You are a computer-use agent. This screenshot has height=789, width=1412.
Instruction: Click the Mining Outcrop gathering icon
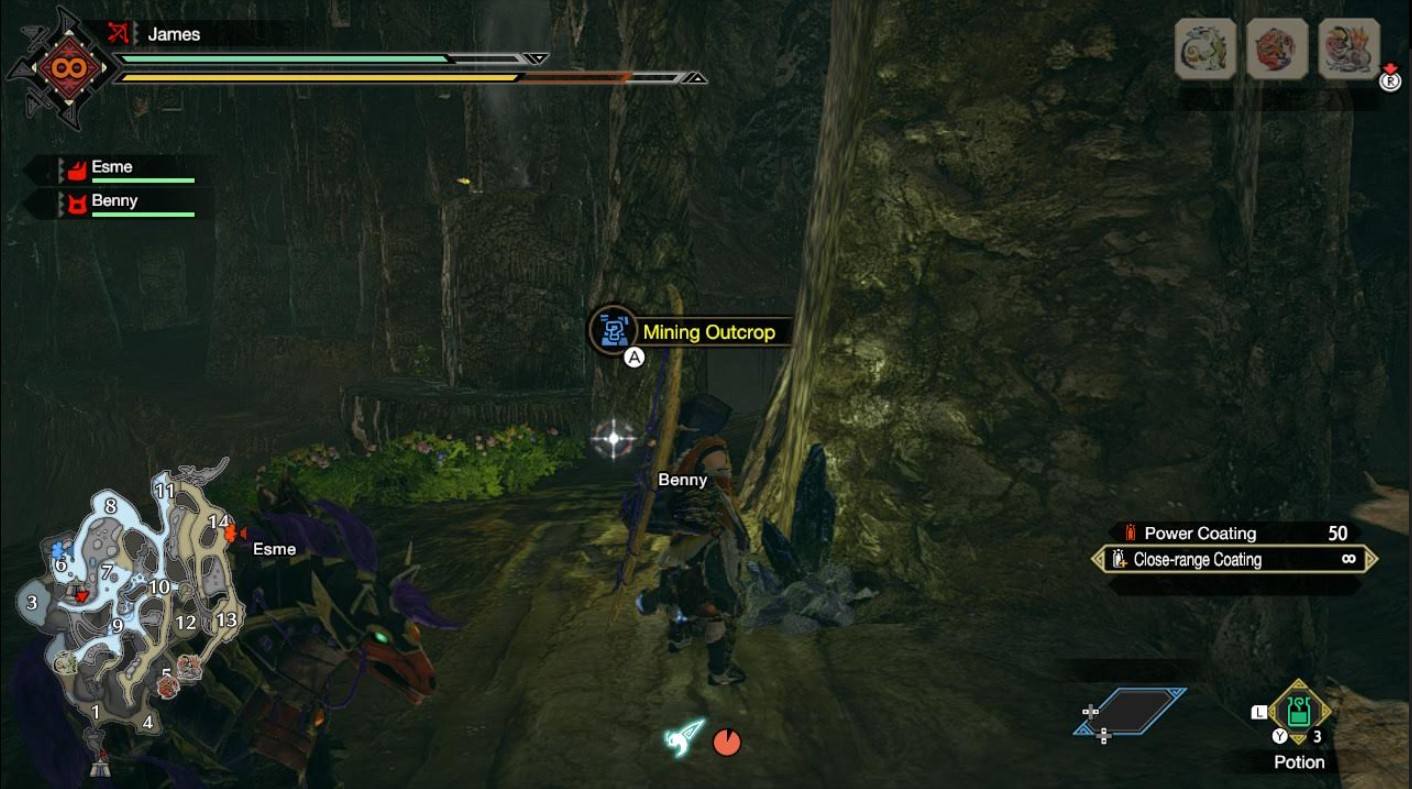(613, 330)
